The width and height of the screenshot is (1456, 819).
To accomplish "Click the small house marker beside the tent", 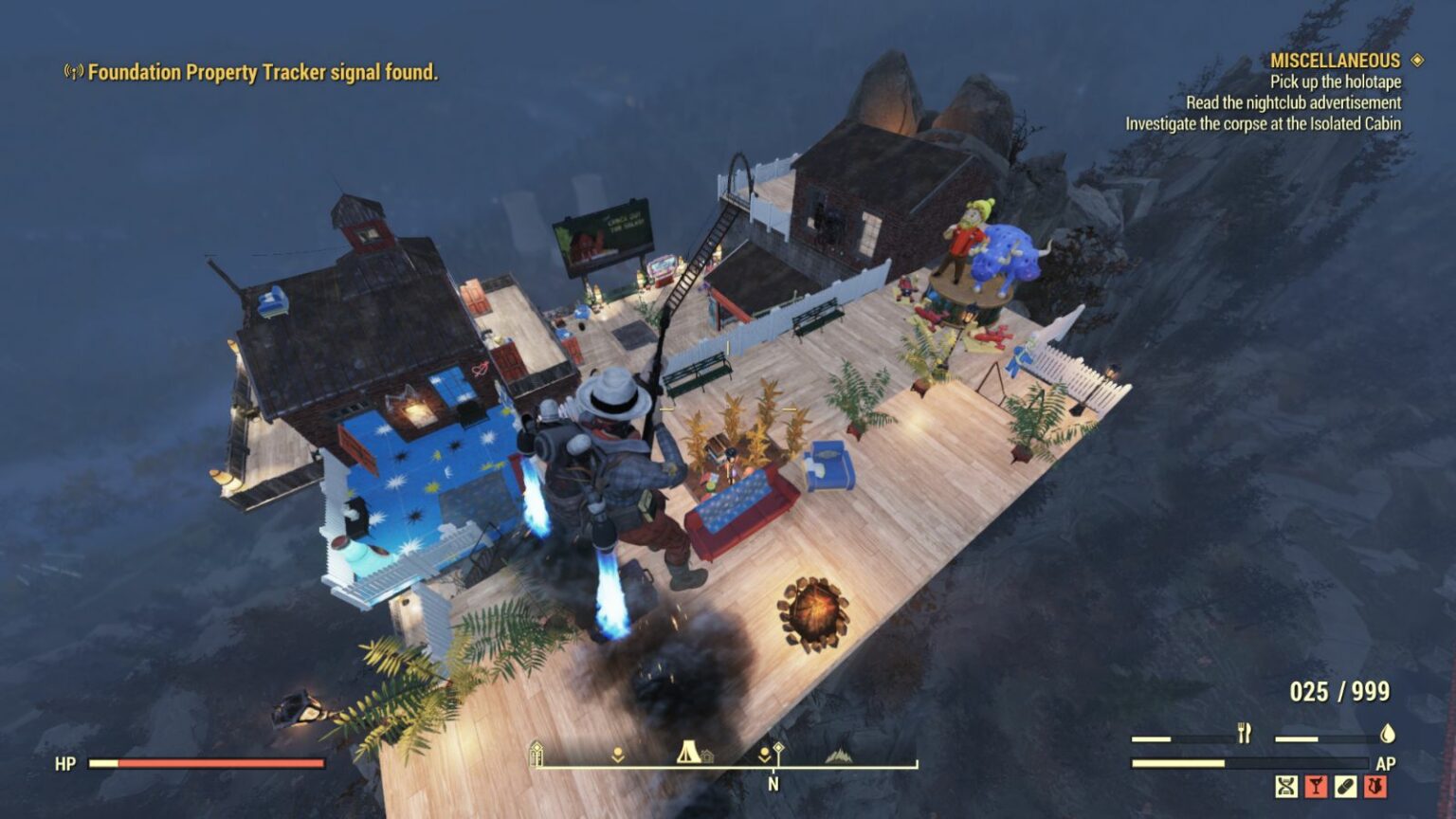I will [707, 756].
